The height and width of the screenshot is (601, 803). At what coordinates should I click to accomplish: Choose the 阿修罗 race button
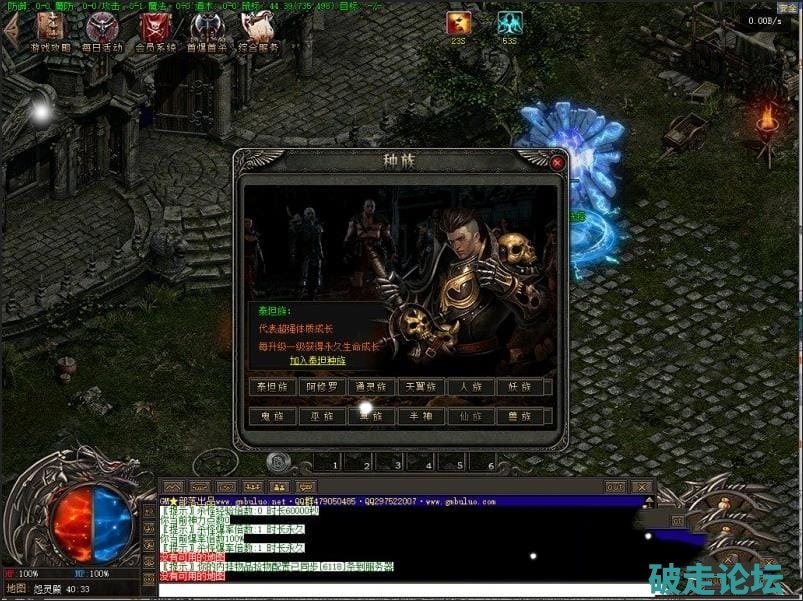(x=322, y=386)
